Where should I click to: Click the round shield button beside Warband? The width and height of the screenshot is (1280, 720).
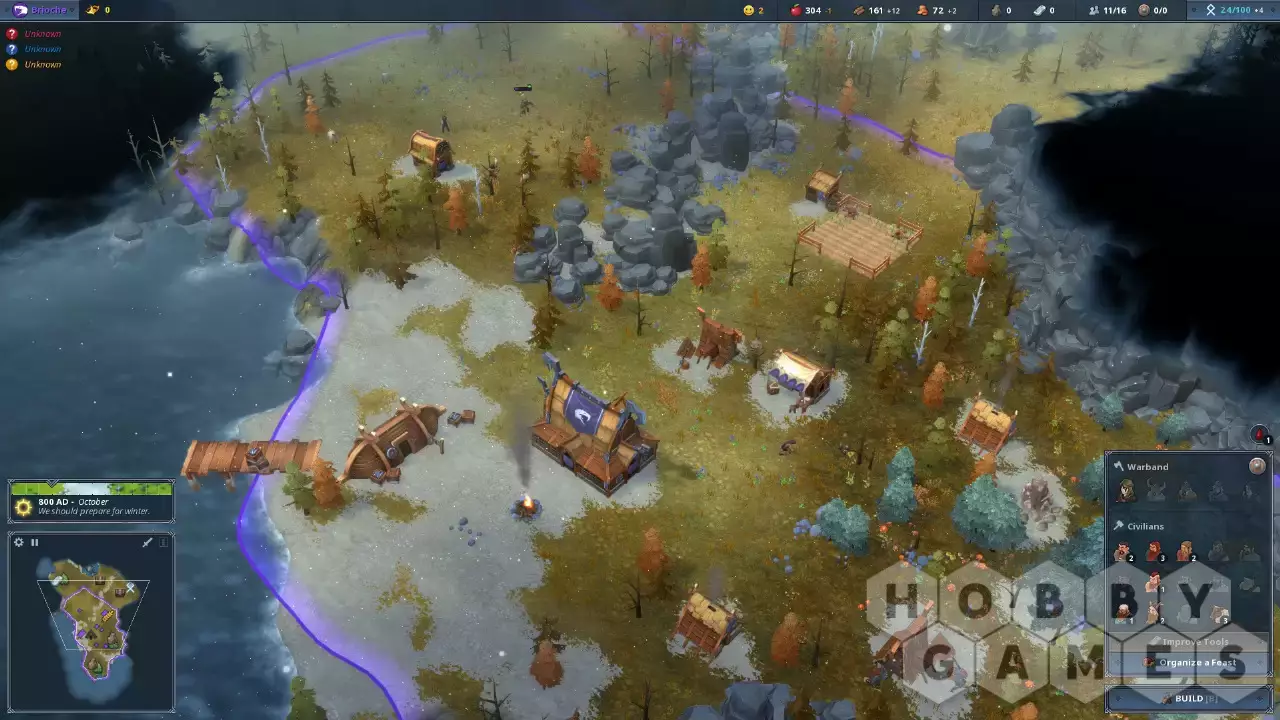tap(1257, 466)
